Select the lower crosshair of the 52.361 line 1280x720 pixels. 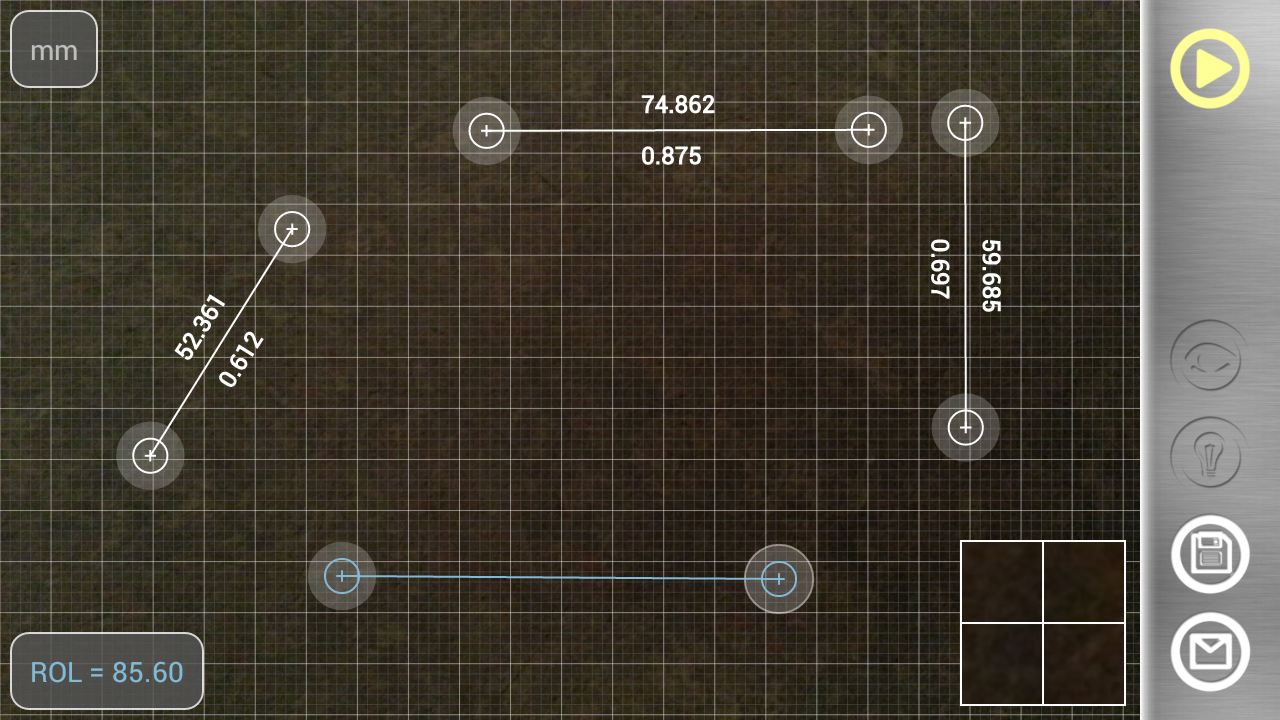[x=150, y=455]
